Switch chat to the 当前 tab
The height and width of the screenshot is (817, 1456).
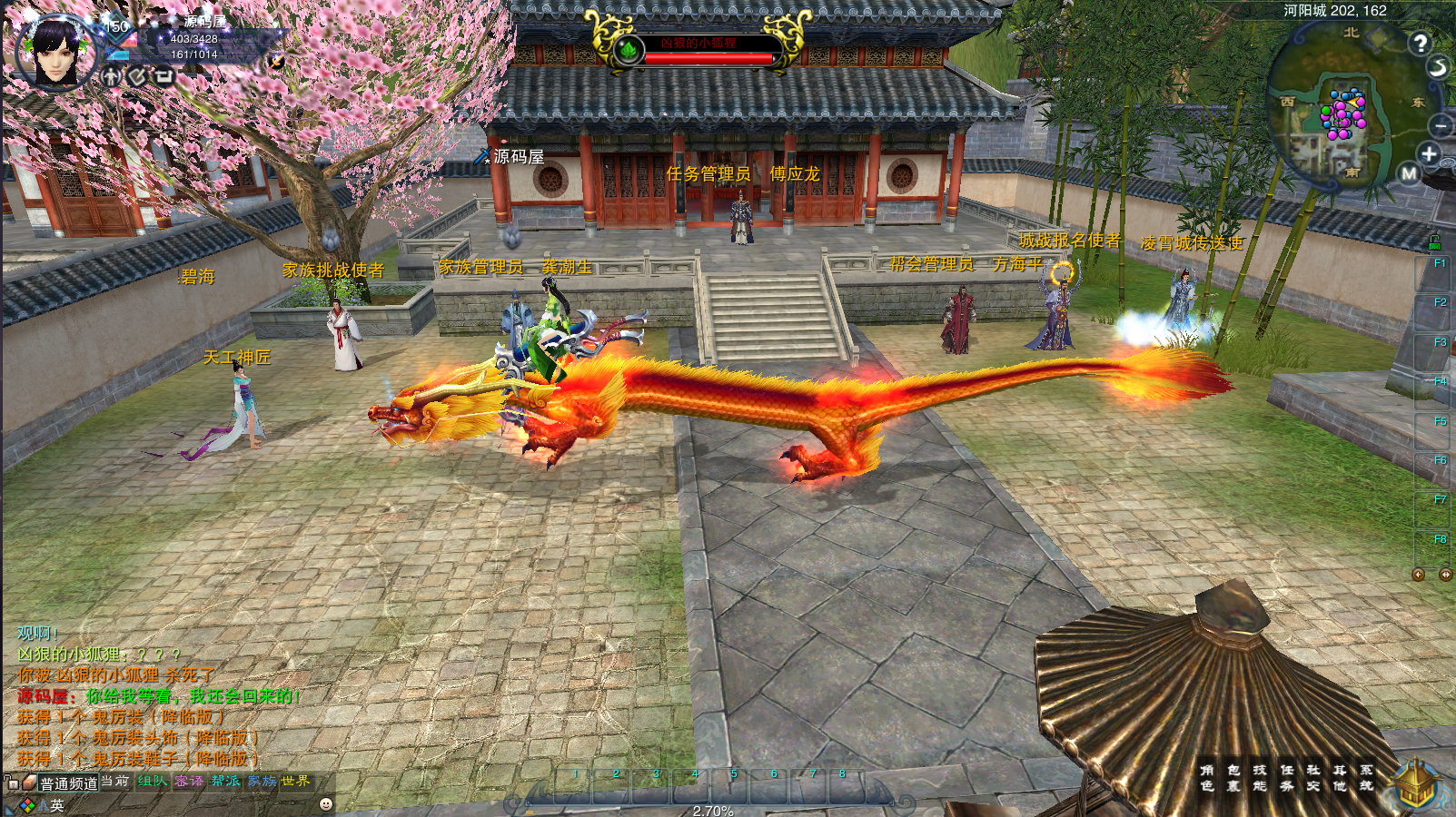pos(114,782)
